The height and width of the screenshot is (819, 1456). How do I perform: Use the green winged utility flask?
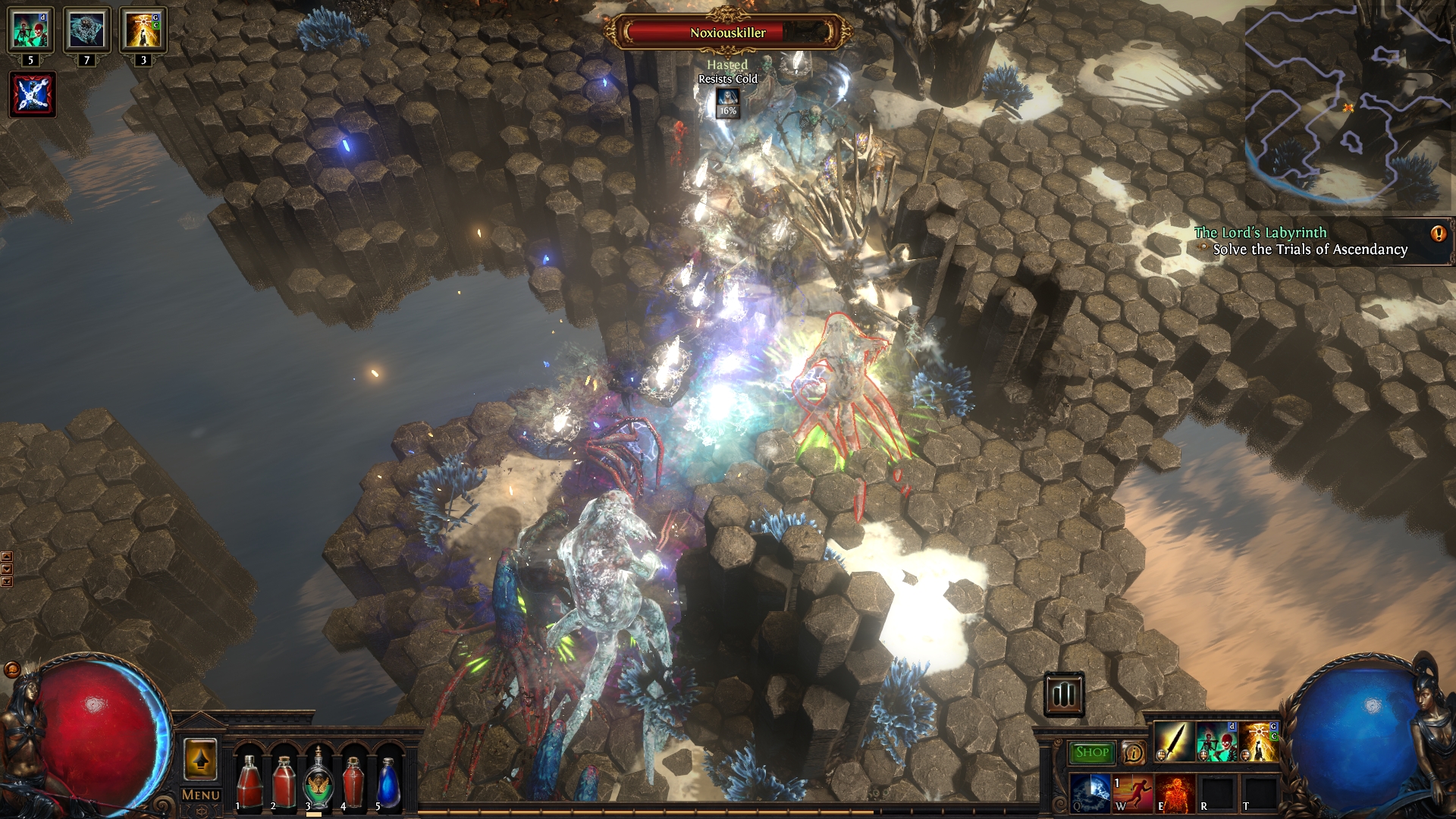point(318,781)
